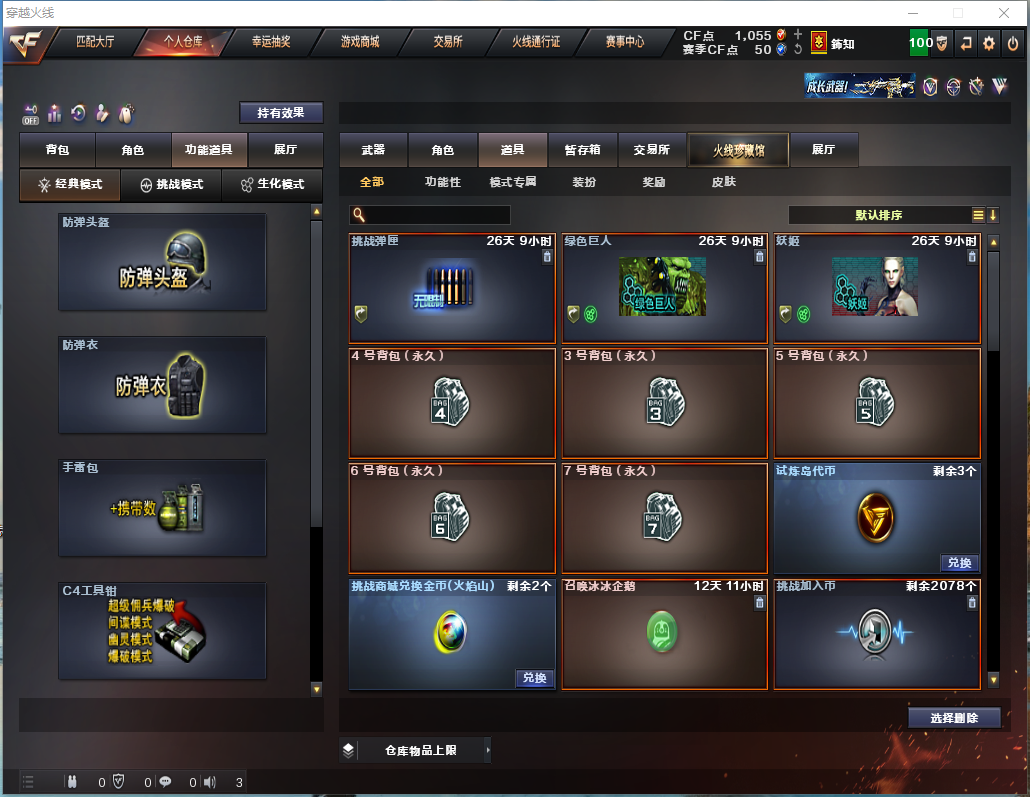Screen dimensions: 1030x797
Task: Open the 交易所 top navigation entry
Action: (447, 42)
